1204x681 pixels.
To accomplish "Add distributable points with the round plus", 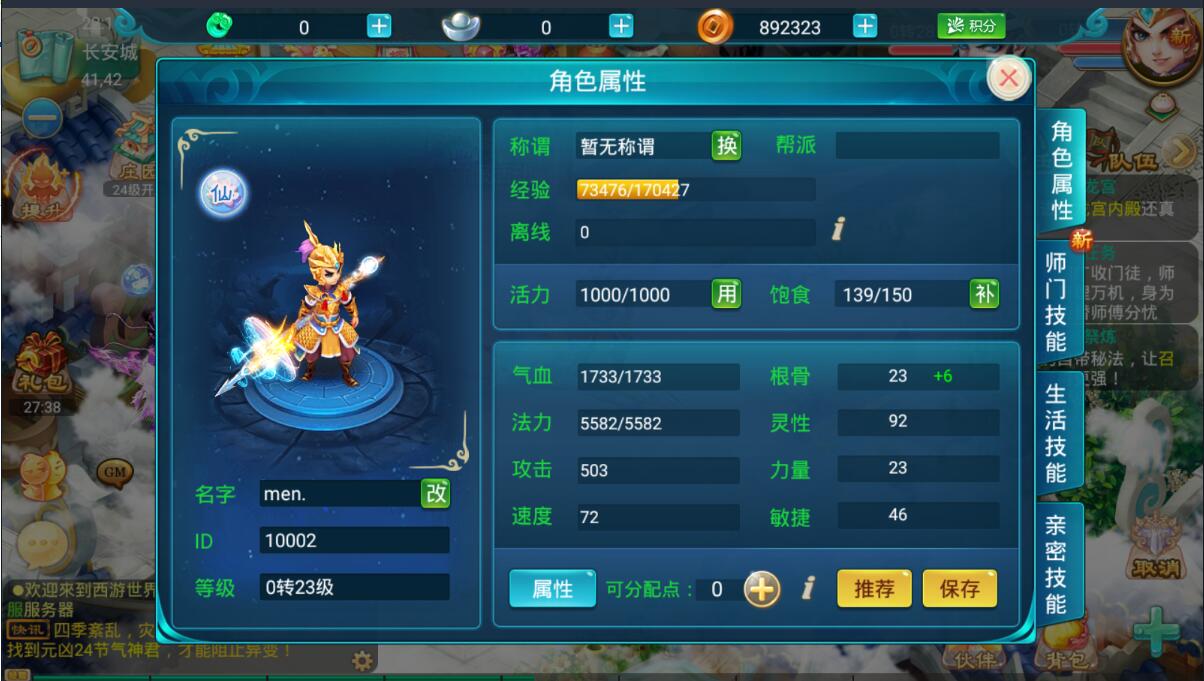I will pos(762,590).
